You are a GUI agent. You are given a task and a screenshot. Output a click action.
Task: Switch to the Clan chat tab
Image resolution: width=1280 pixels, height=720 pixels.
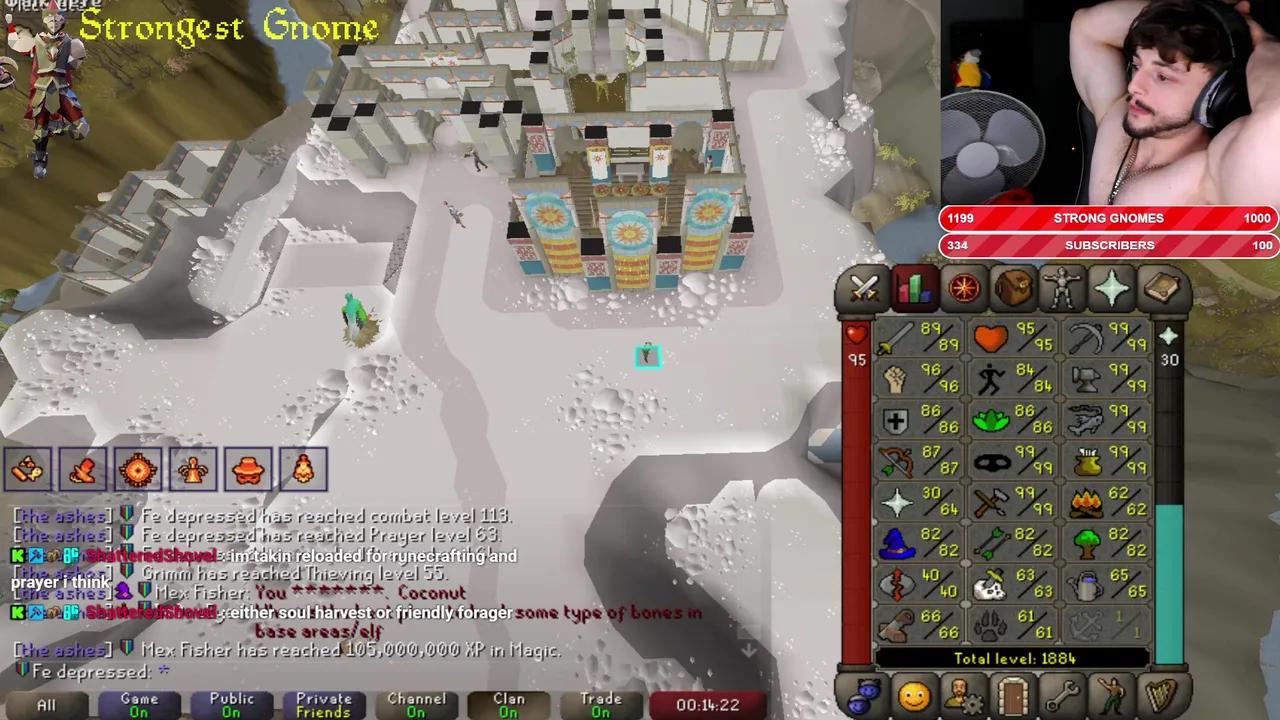[x=508, y=703]
